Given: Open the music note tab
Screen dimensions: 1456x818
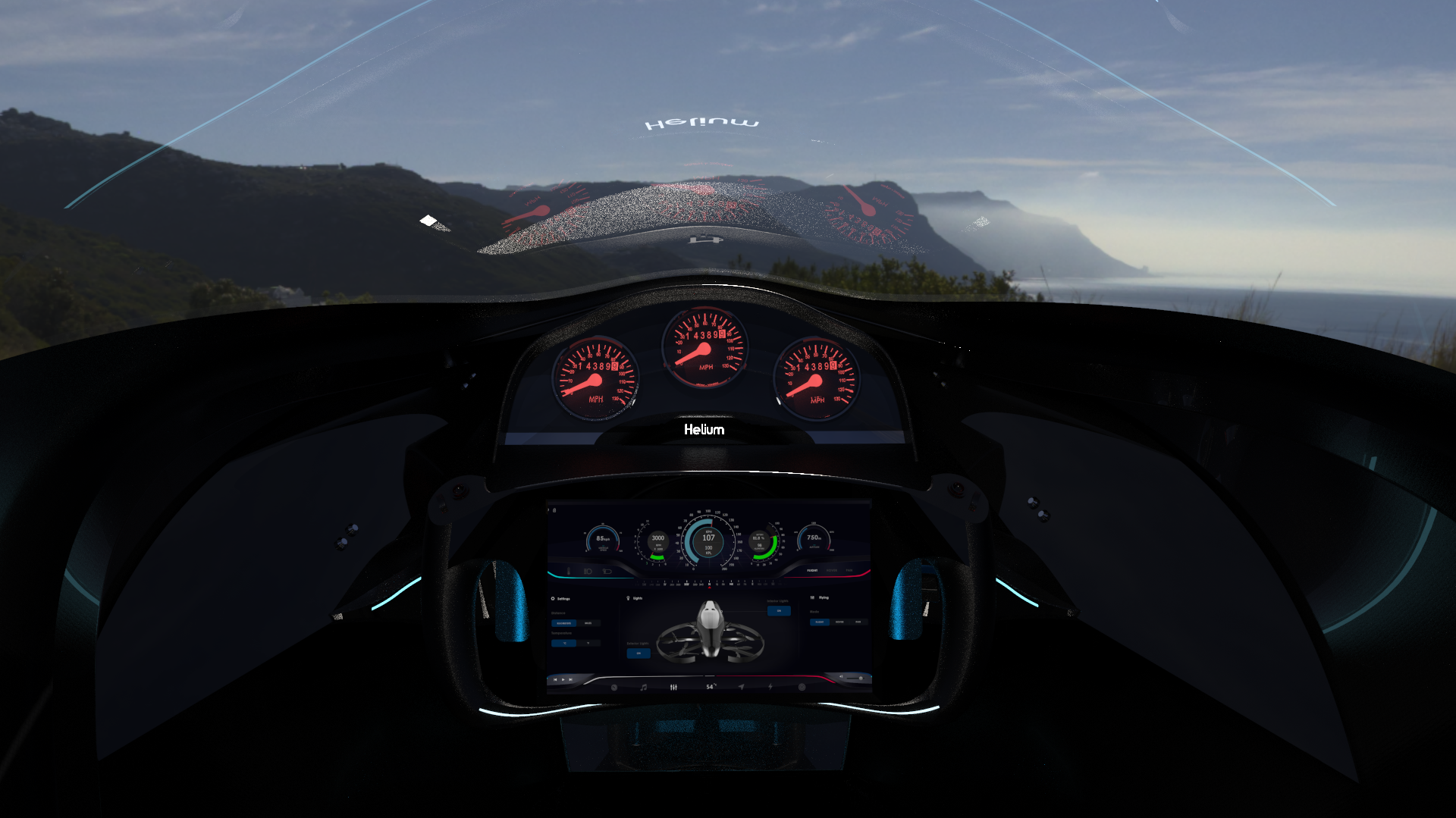Looking at the screenshot, I should [x=644, y=687].
